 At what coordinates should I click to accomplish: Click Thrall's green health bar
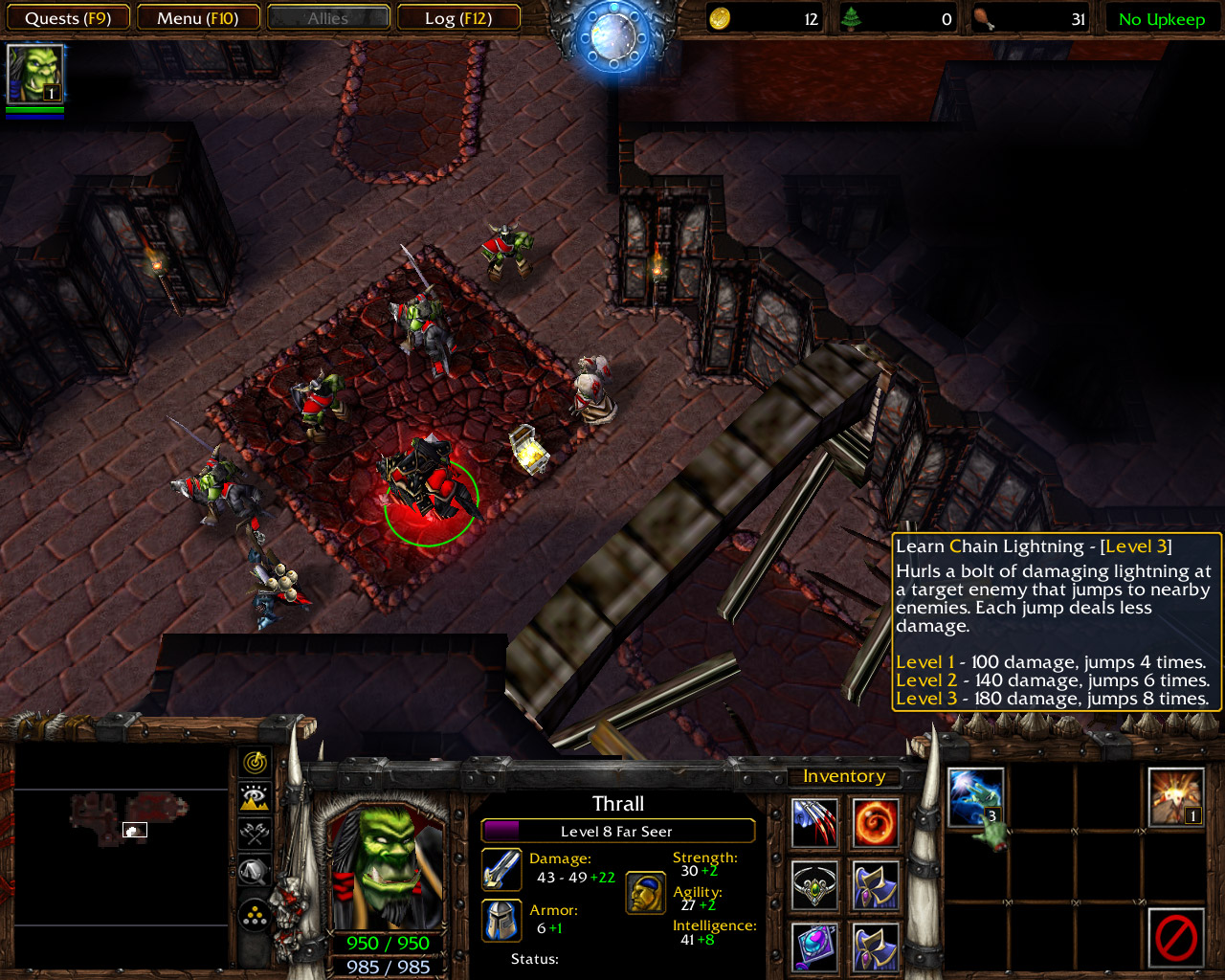387,942
